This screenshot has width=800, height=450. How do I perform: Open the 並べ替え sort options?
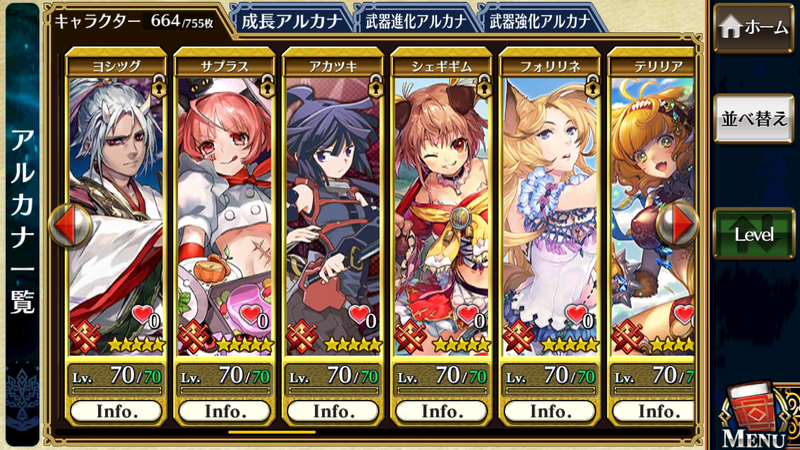pyautogui.click(x=755, y=119)
